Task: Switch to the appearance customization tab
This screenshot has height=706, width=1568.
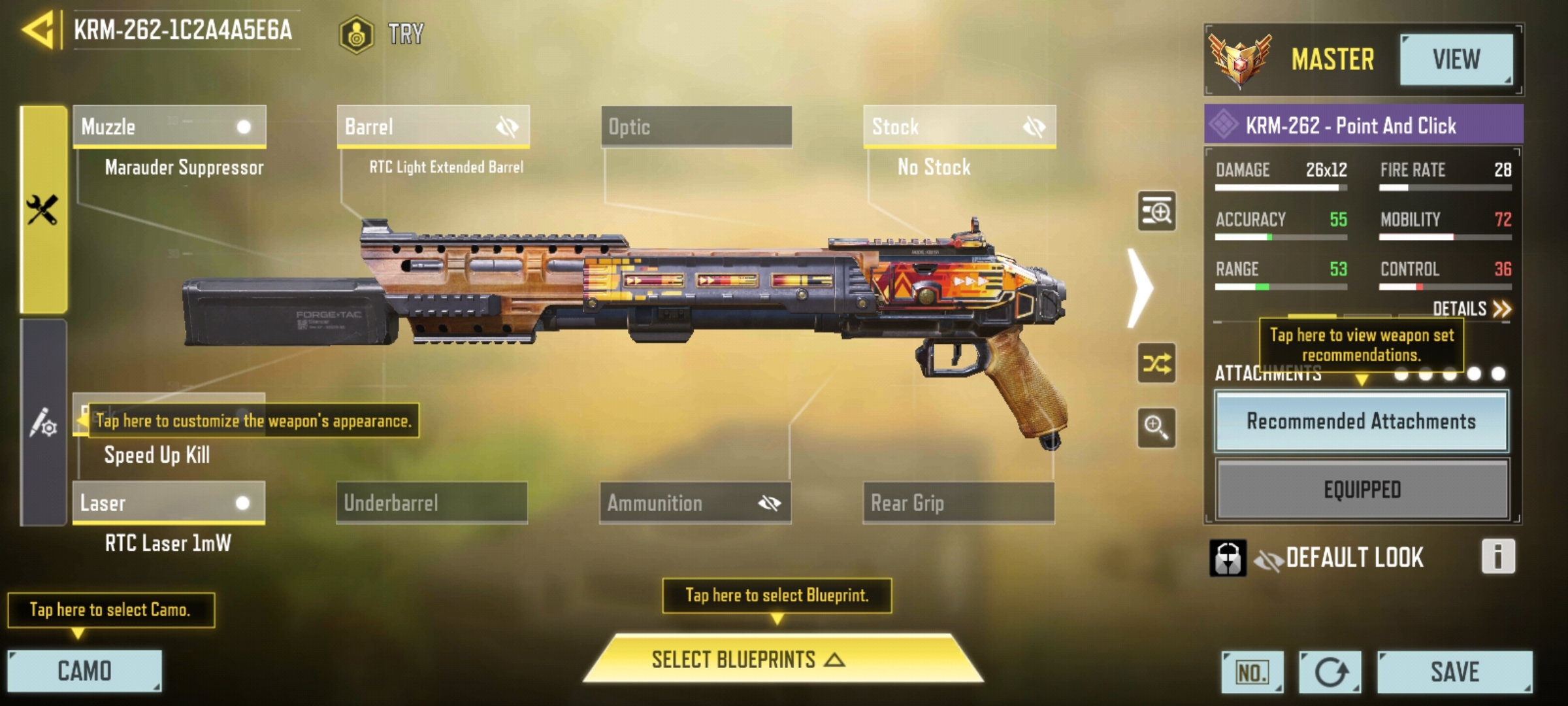Action: point(43,423)
